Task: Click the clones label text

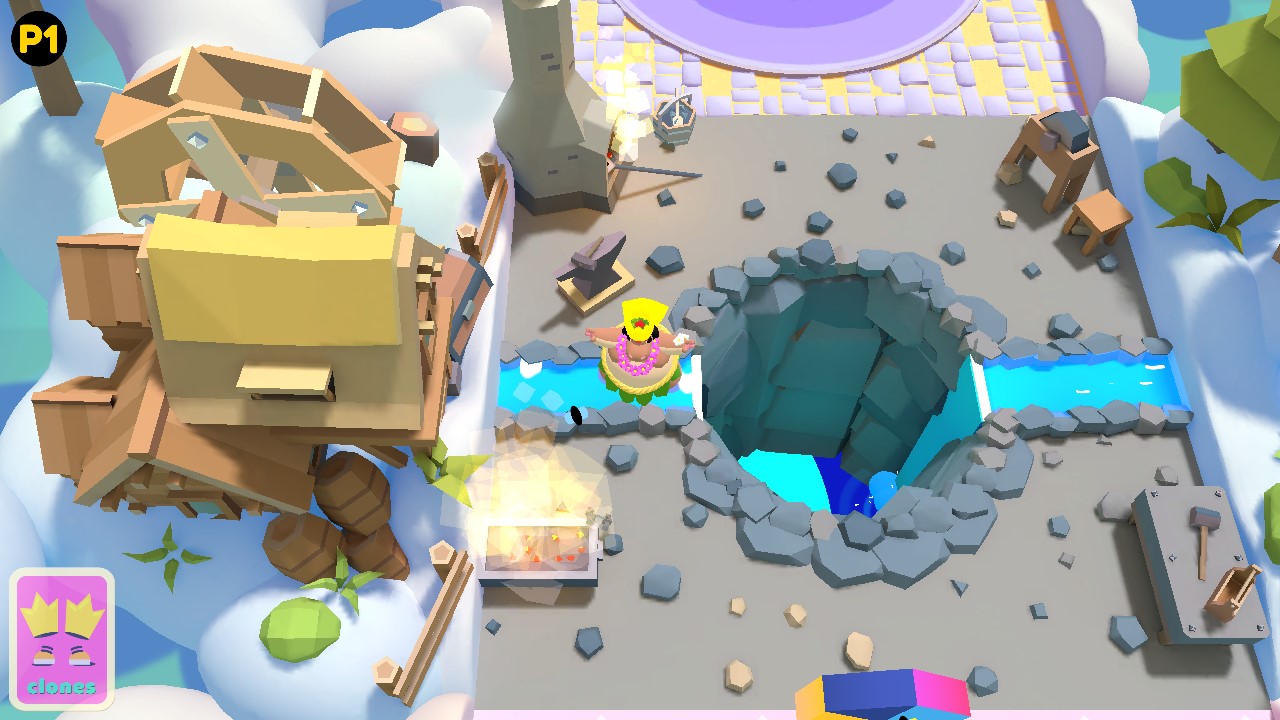Action: [62, 686]
